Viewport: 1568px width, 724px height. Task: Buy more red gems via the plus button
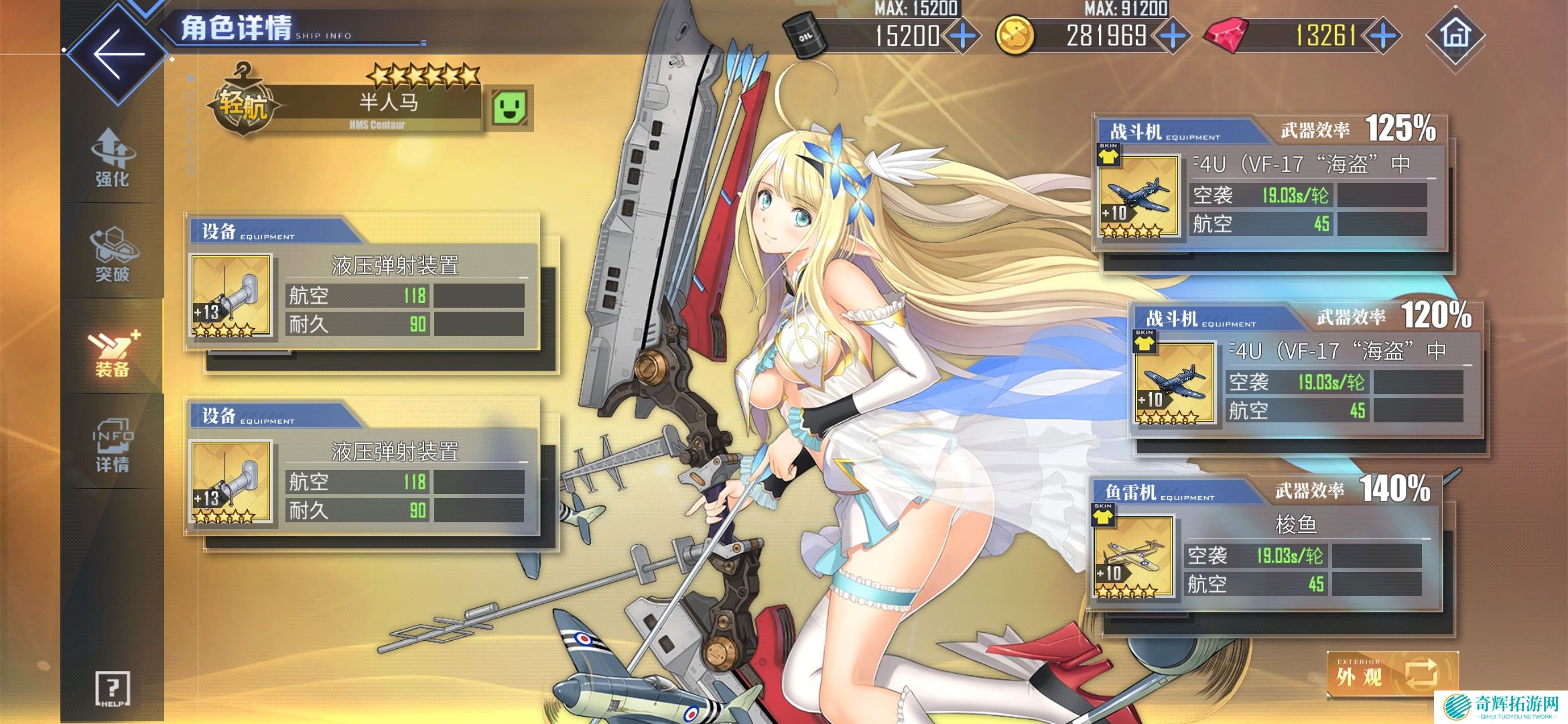click(x=1383, y=36)
